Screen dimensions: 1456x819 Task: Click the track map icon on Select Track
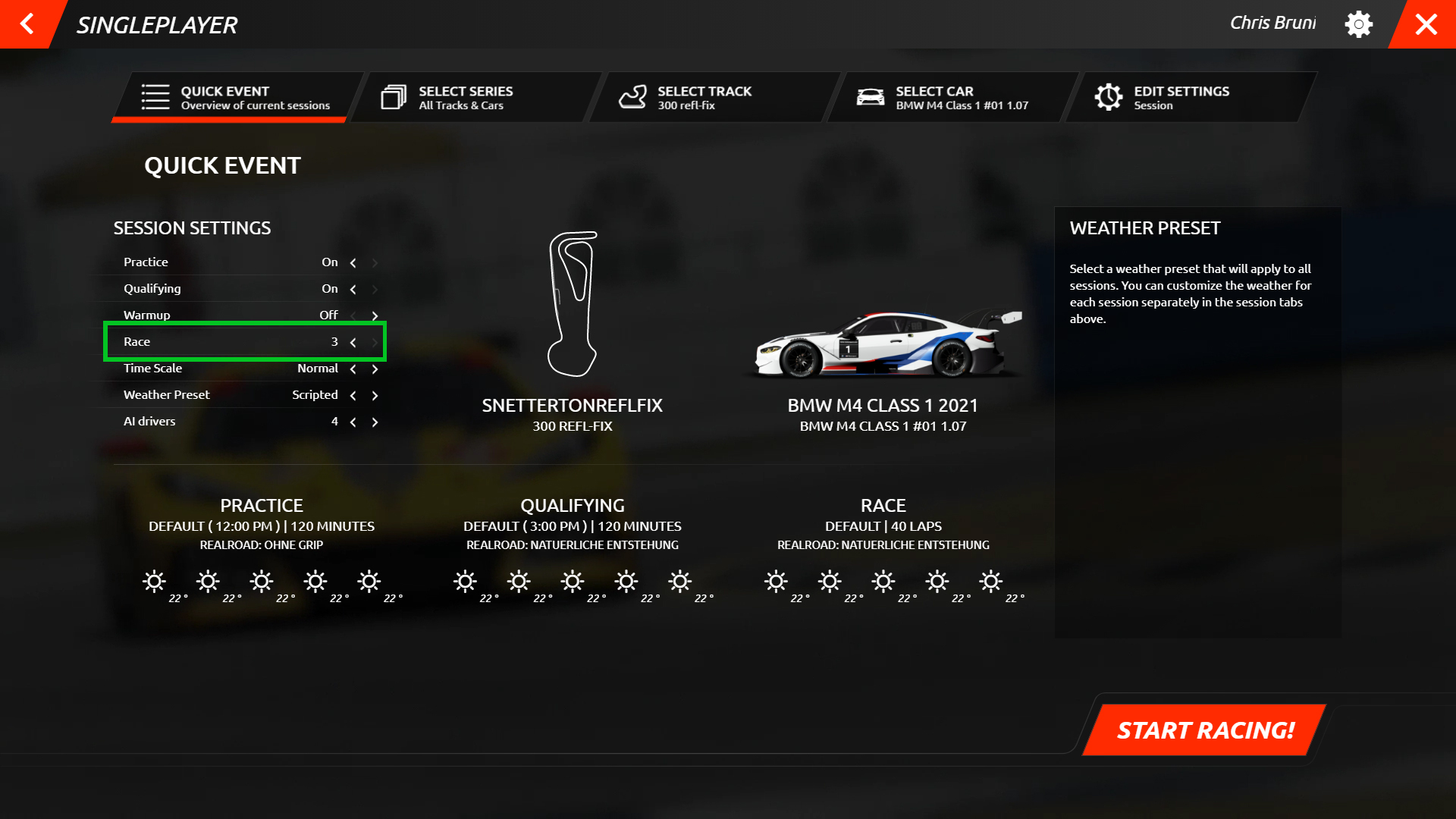(633, 97)
